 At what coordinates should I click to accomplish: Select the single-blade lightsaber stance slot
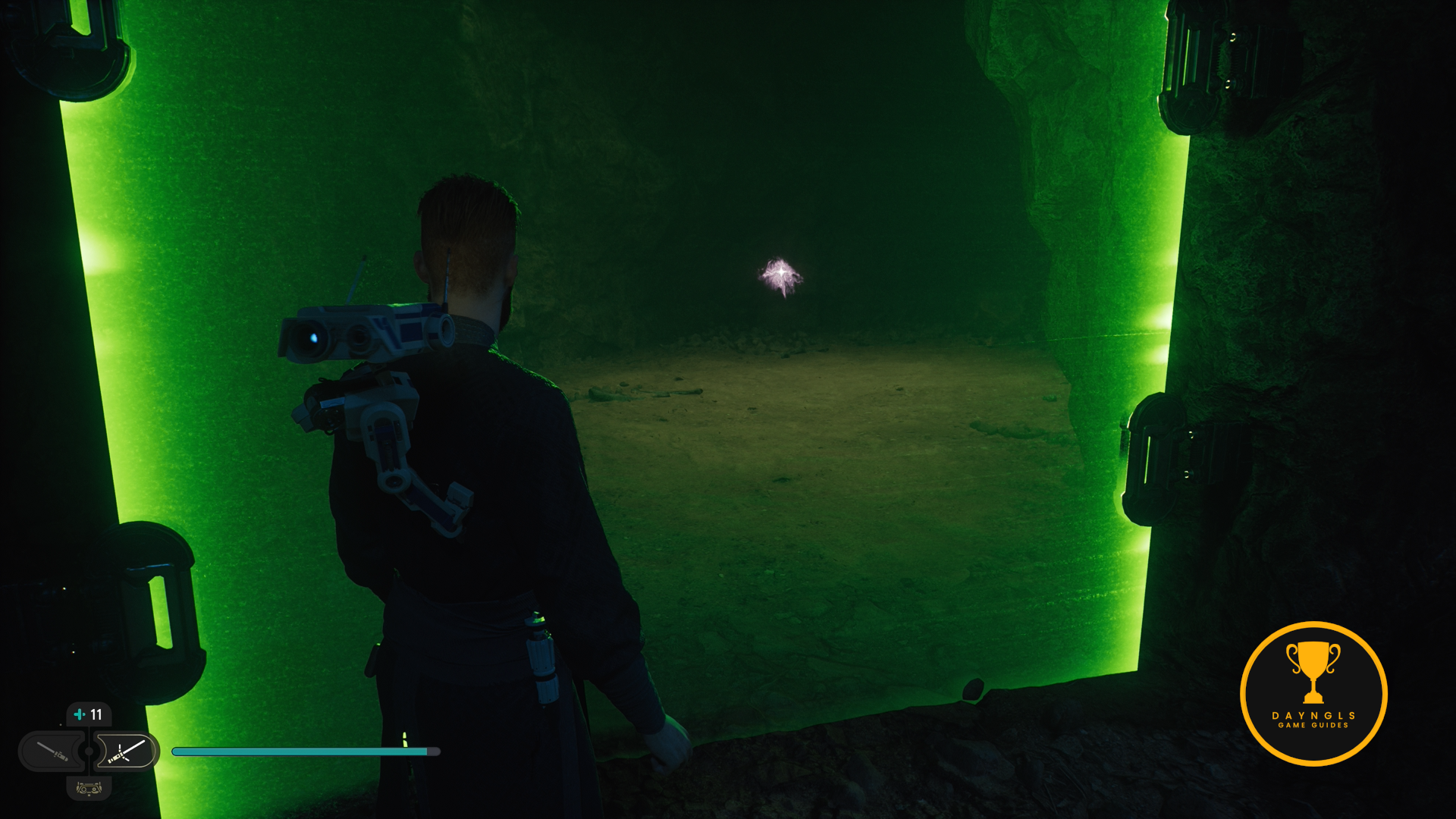(53, 752)
